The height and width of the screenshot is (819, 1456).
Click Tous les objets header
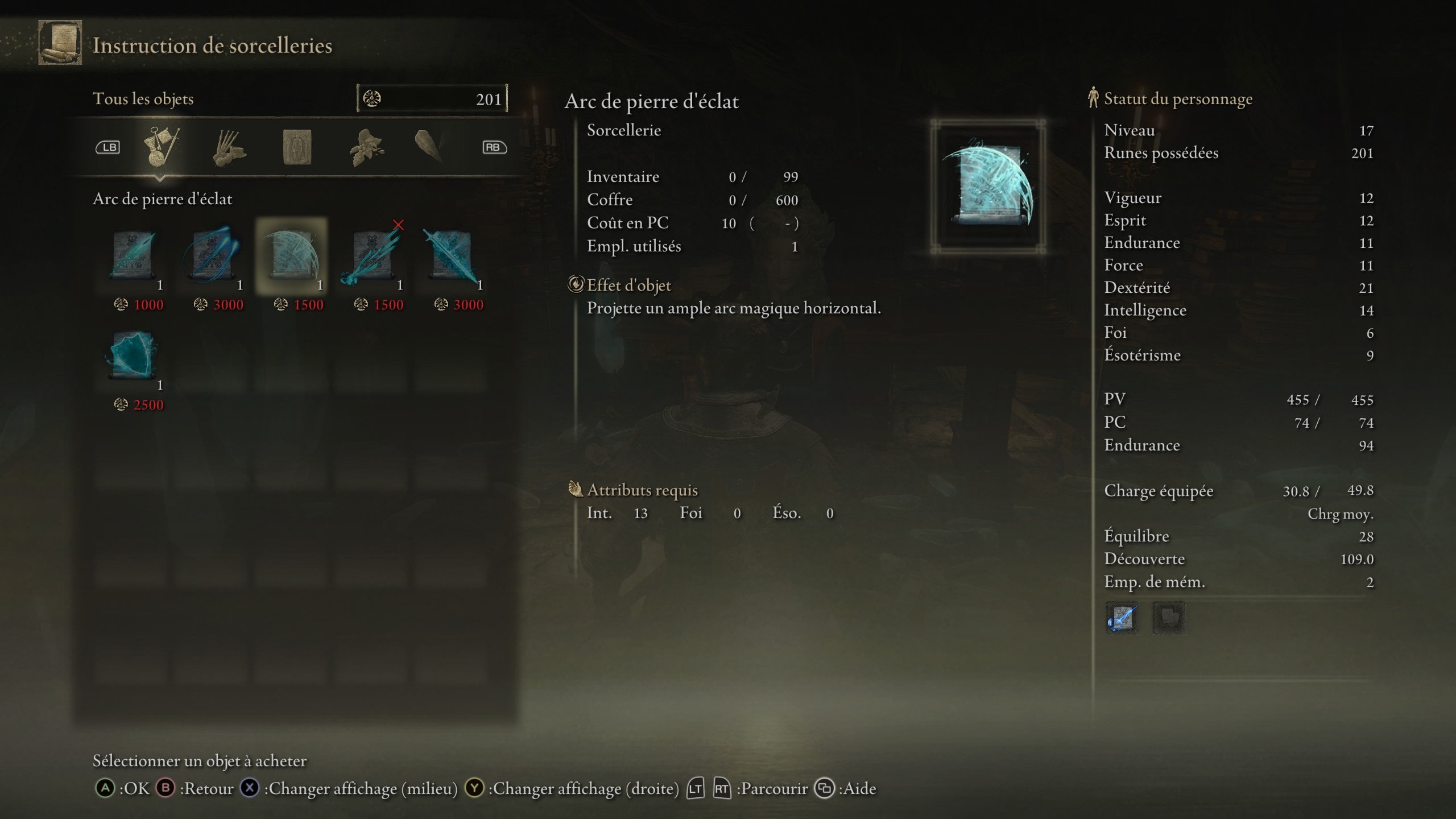(143, 98)
